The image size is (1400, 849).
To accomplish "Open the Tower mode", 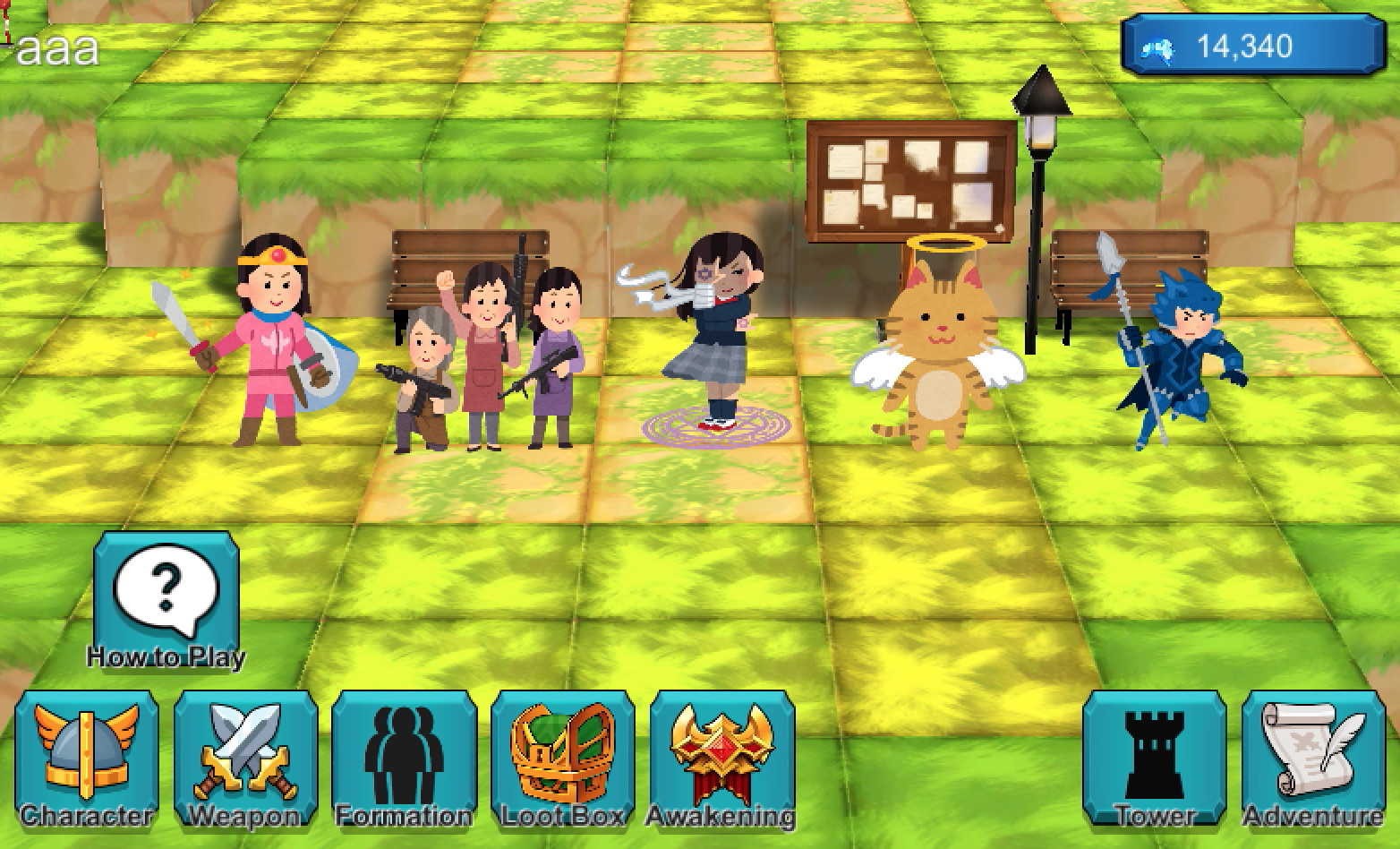I will (x=1155, y=757).
